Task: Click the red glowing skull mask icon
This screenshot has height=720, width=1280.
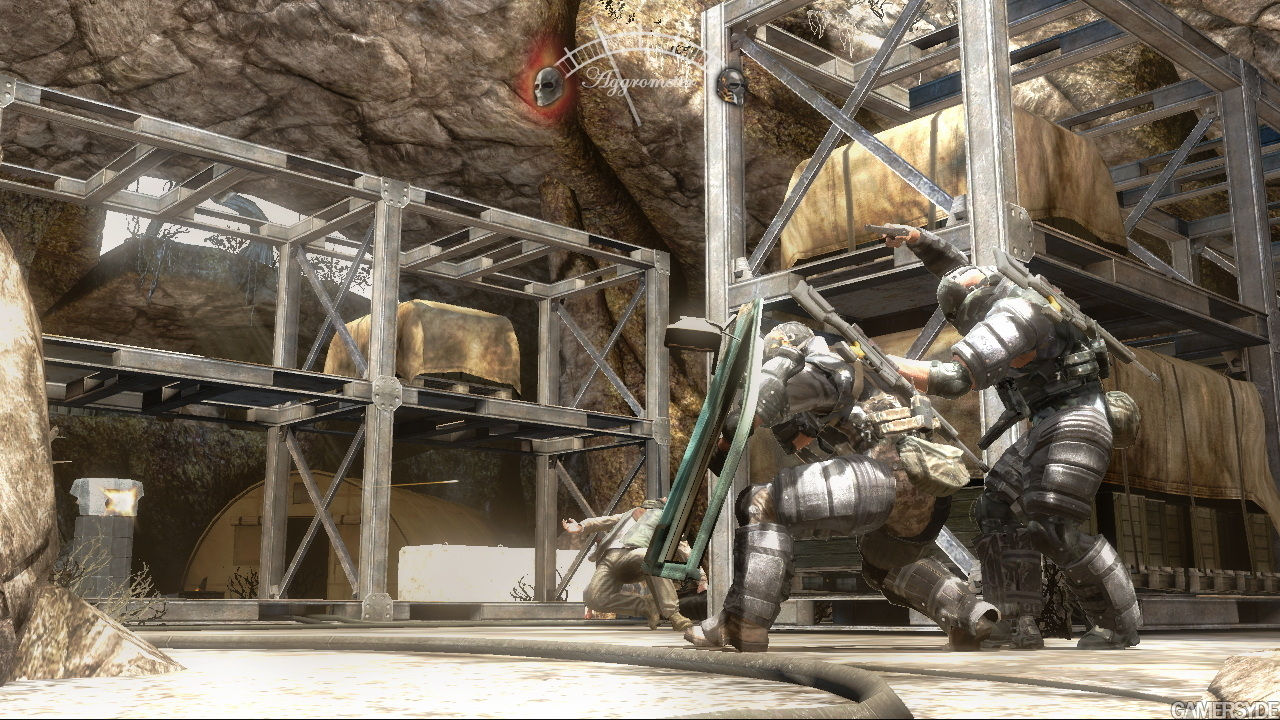Action: [x=547, y=85]
